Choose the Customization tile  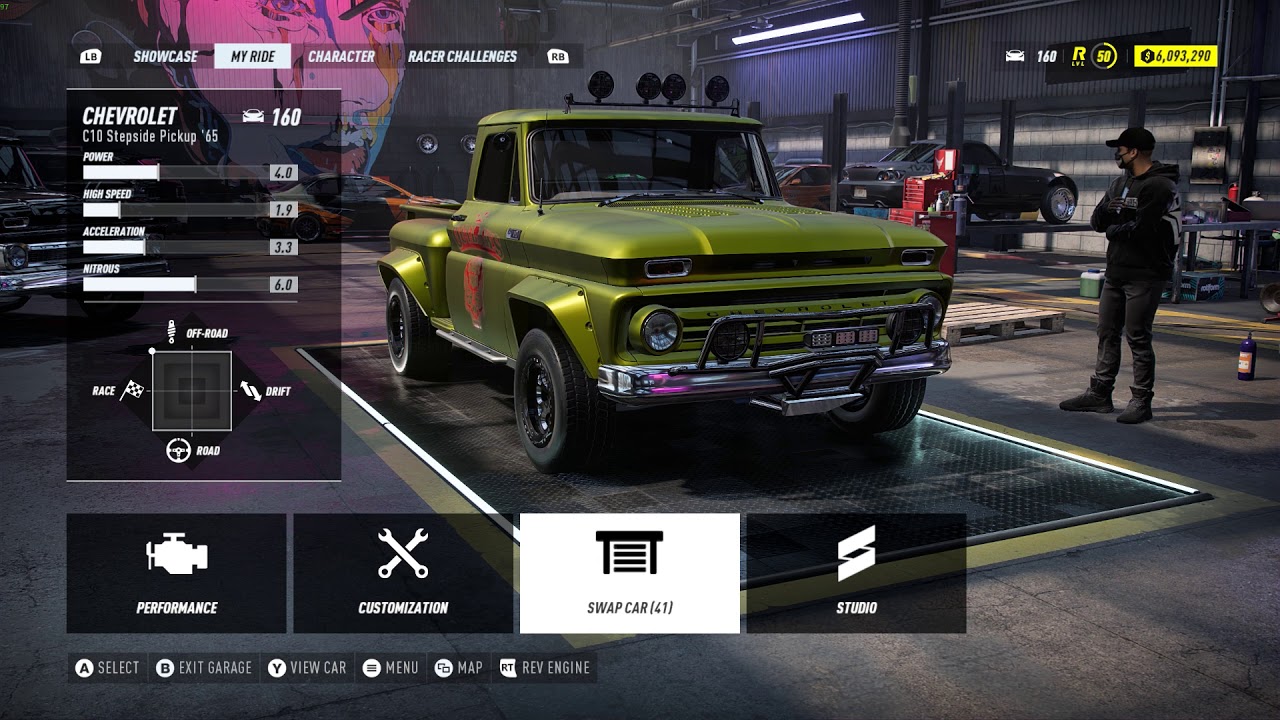click(x=403, y=573)
